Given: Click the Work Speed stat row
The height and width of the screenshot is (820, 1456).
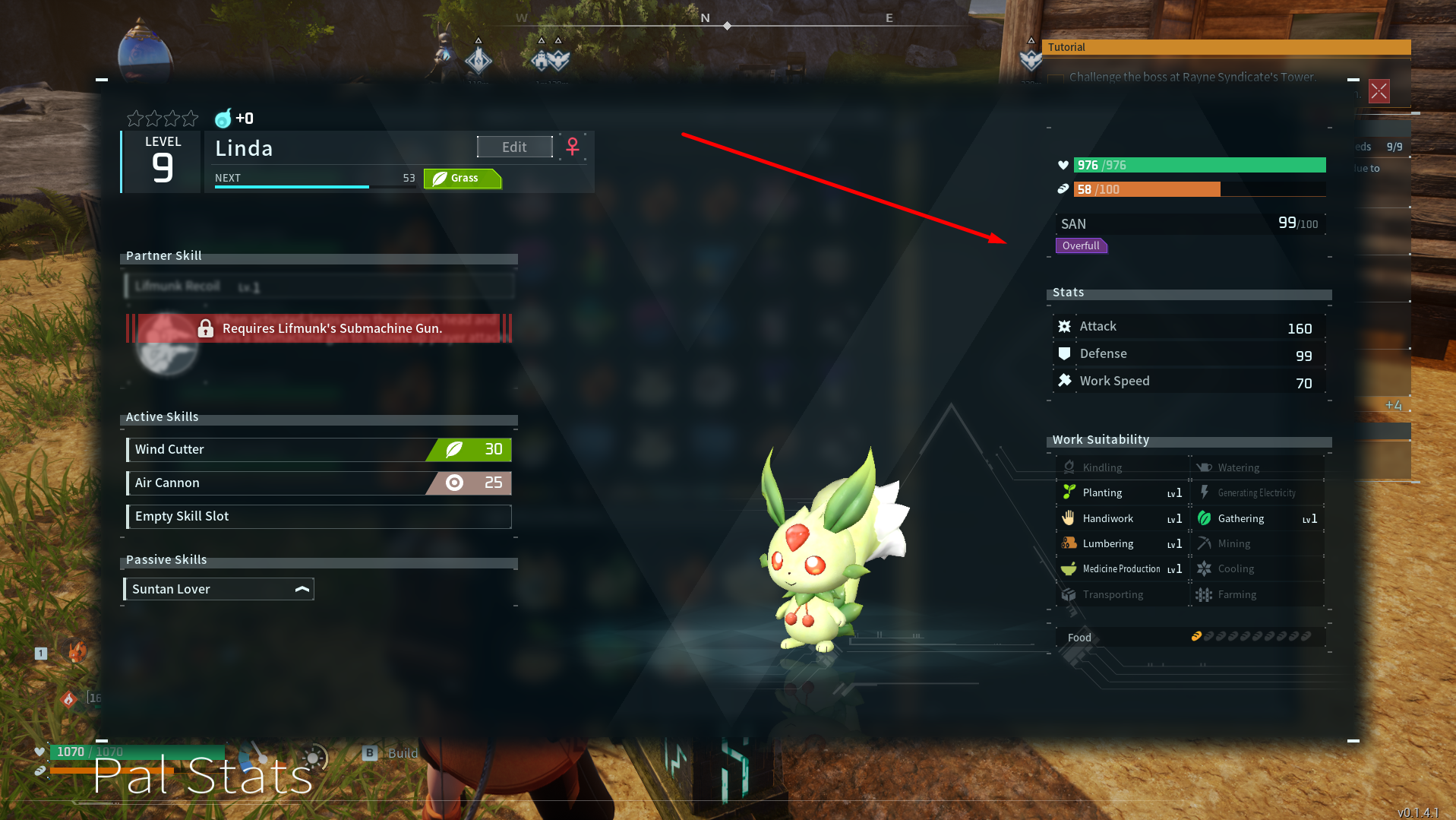Looking at the screenshot, I should coord(1189,381).
